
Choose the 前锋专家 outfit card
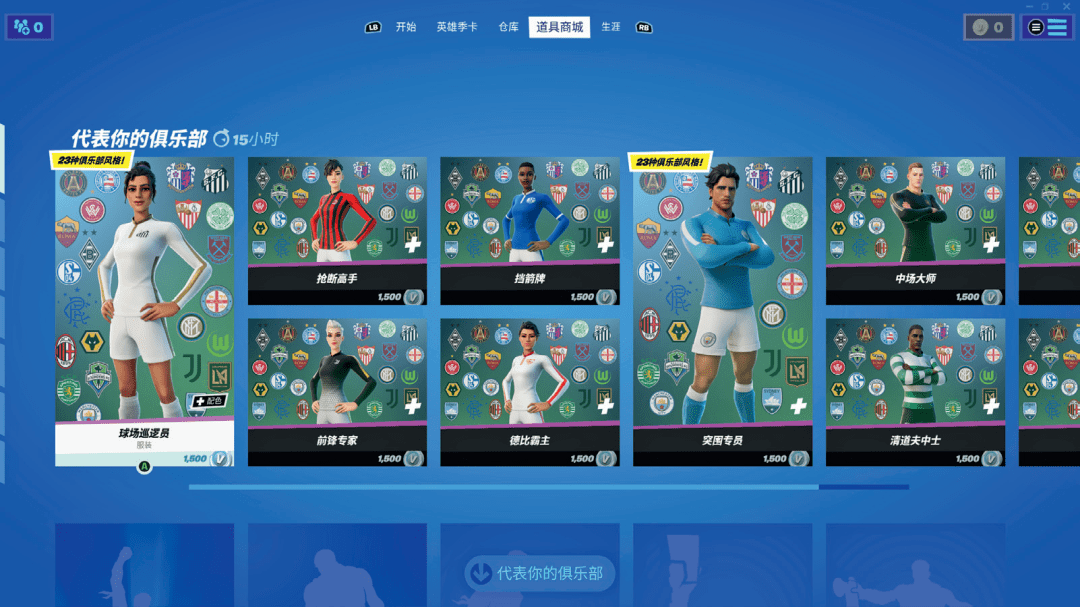tap(337, 392)
